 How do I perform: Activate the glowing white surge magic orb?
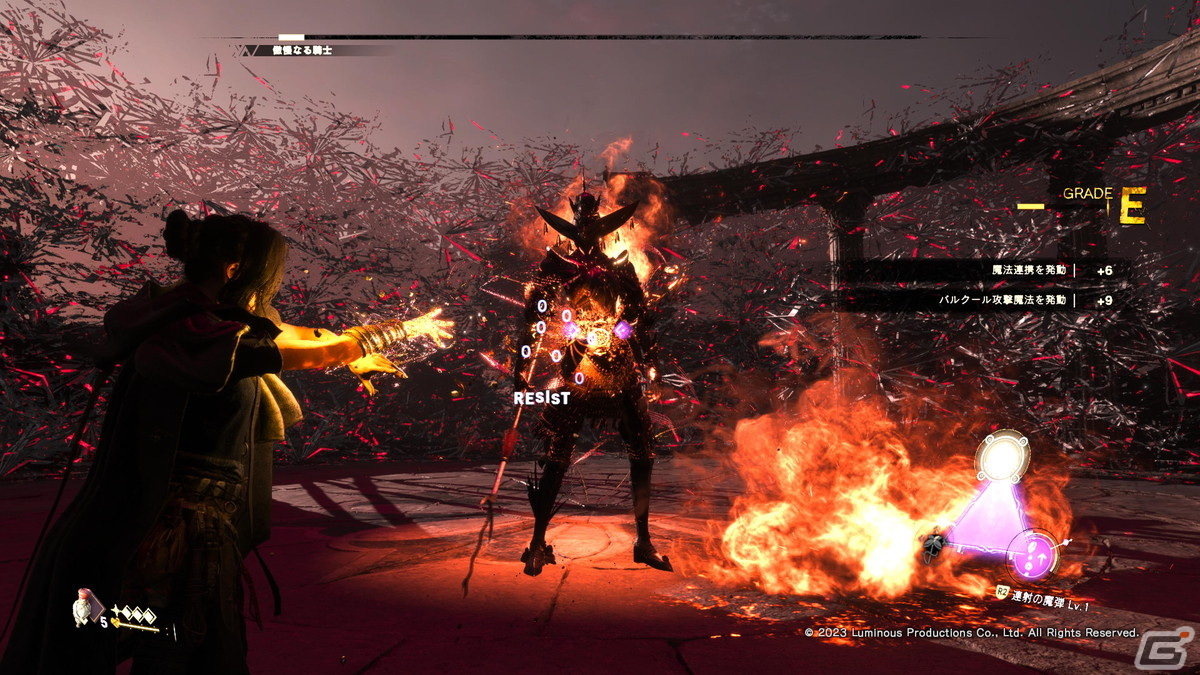(1001, 460)
